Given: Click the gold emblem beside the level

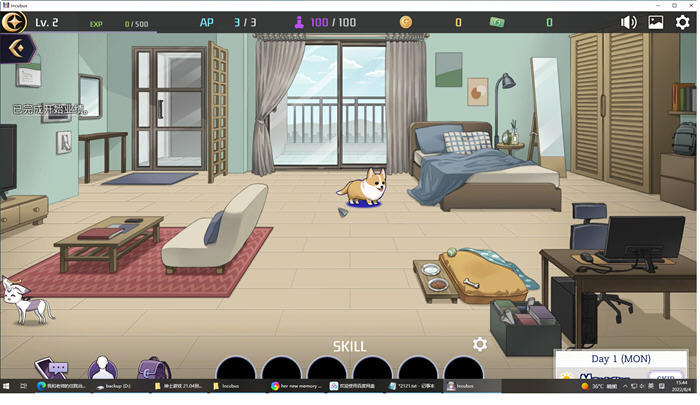Looking at the screenshot, I should point(13,22).
